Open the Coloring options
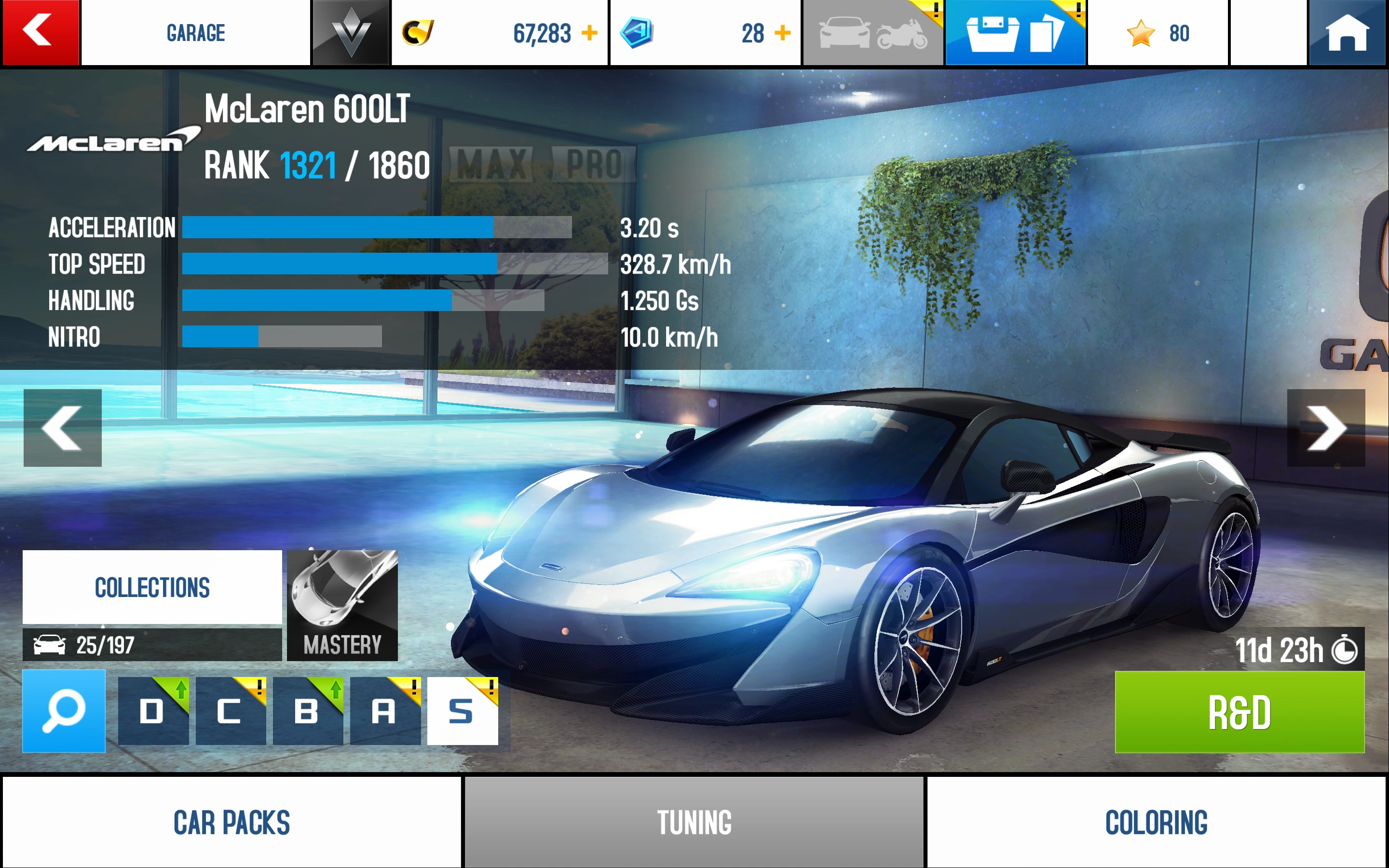 click(1156, 822)
